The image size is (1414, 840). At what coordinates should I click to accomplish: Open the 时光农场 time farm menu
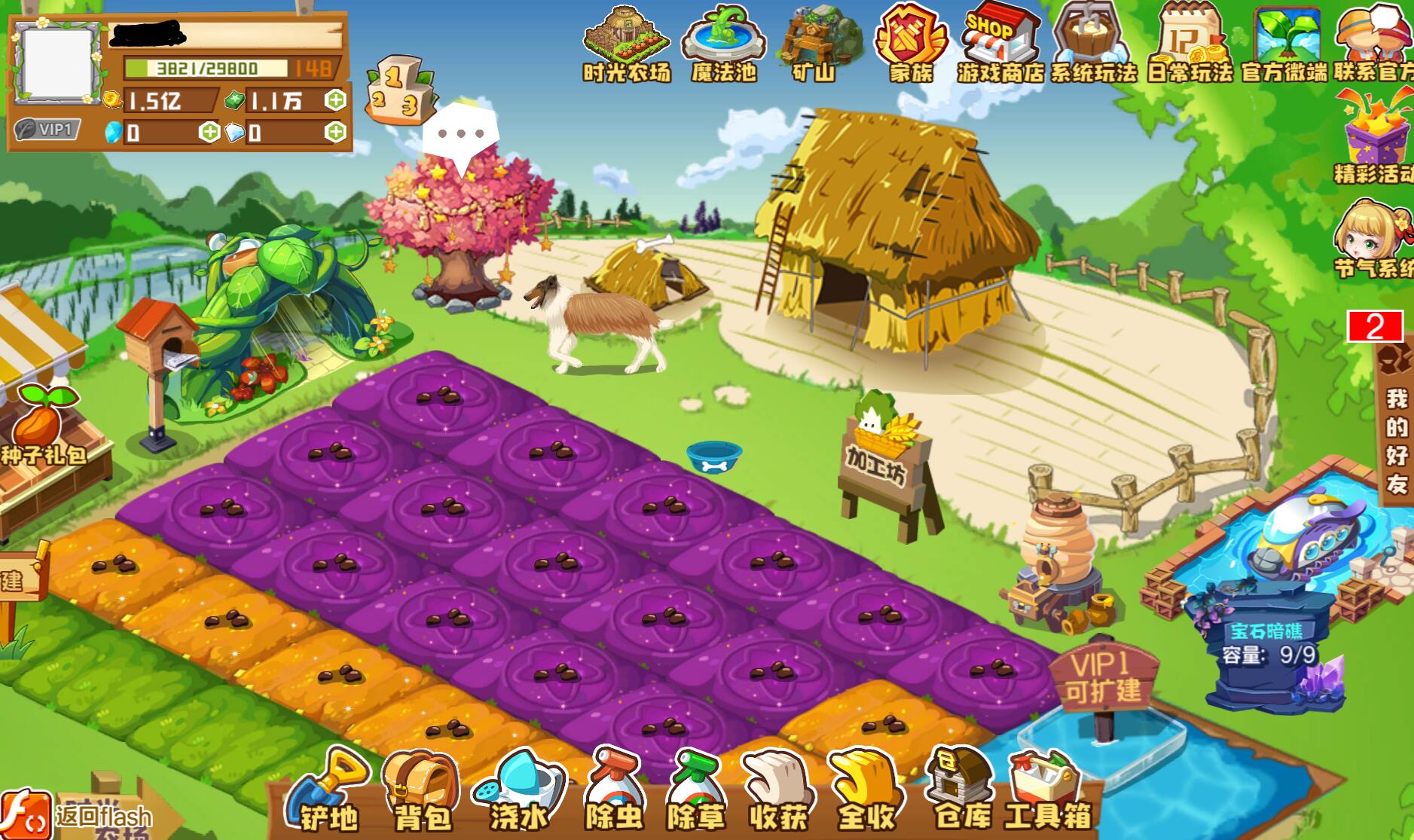point(626,44)
